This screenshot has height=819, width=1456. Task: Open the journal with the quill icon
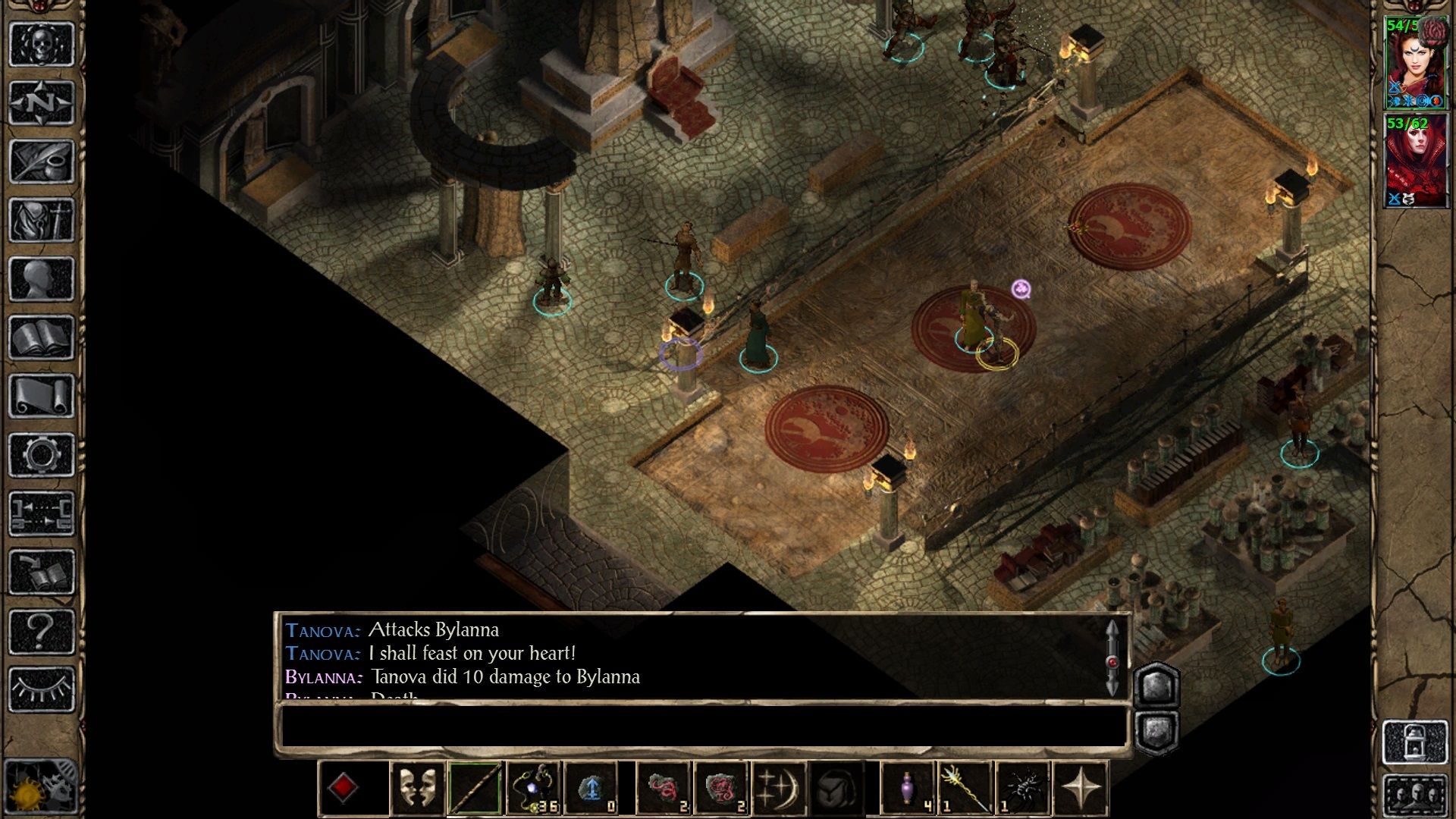[42, 161]
